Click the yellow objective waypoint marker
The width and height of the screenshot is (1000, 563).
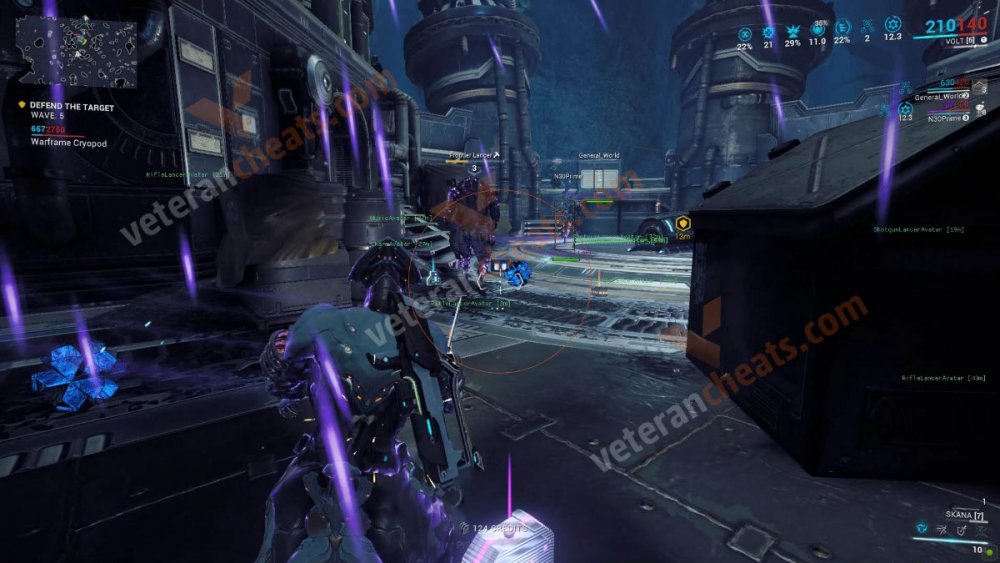click(x=684, y=224)
